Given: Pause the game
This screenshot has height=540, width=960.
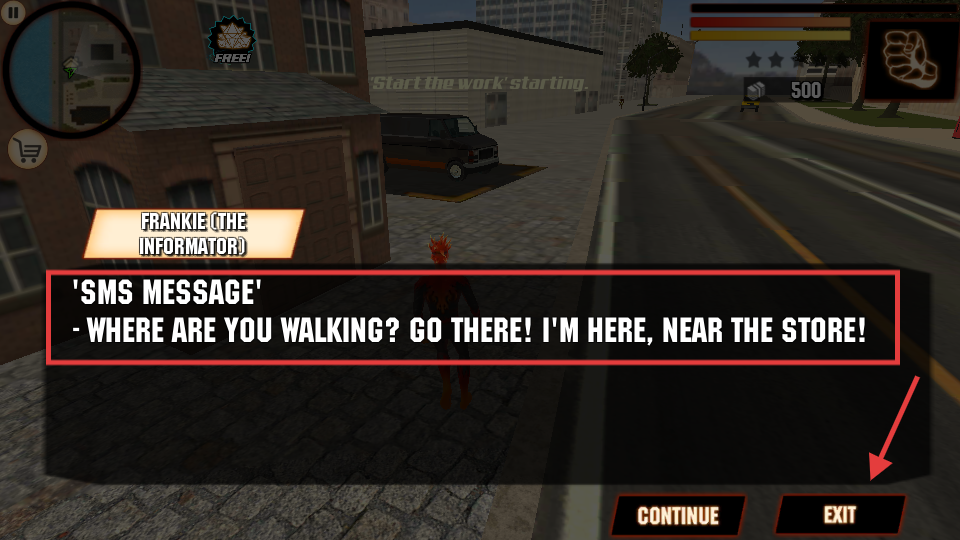Looking at the screenshot, I should tap(14, 13).
